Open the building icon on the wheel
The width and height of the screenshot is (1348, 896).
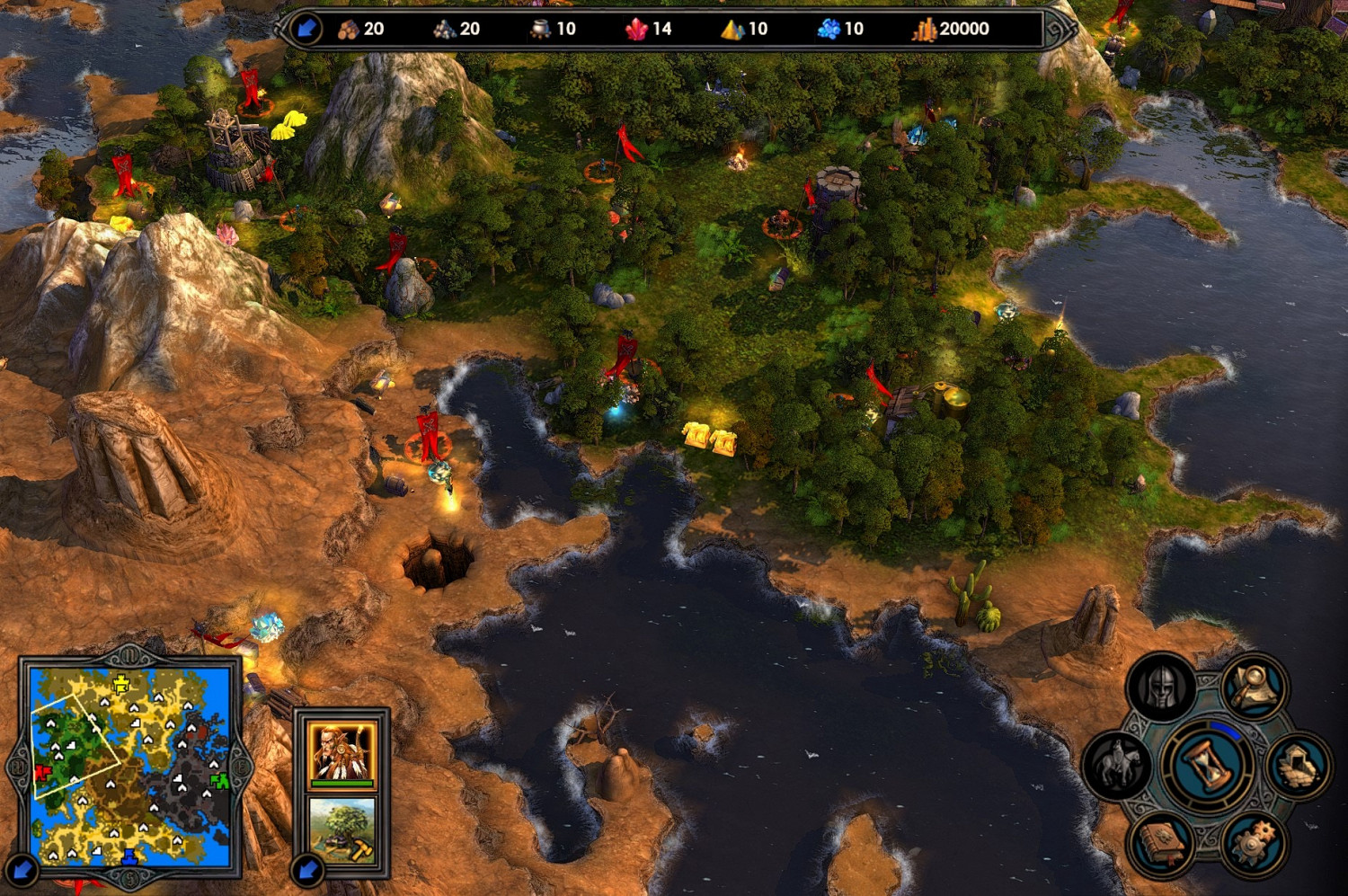(x=1299, y=767)
